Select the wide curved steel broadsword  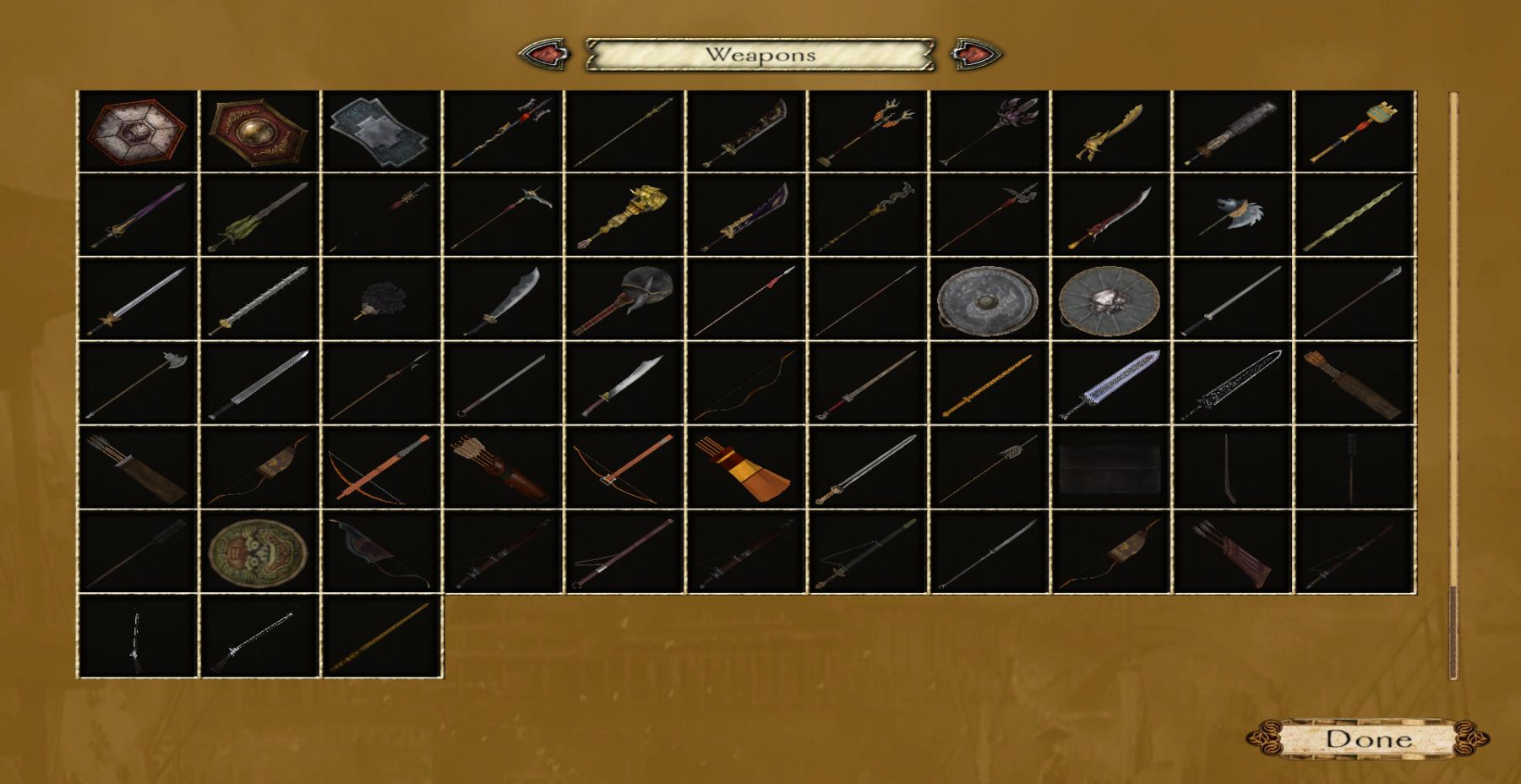502,300
